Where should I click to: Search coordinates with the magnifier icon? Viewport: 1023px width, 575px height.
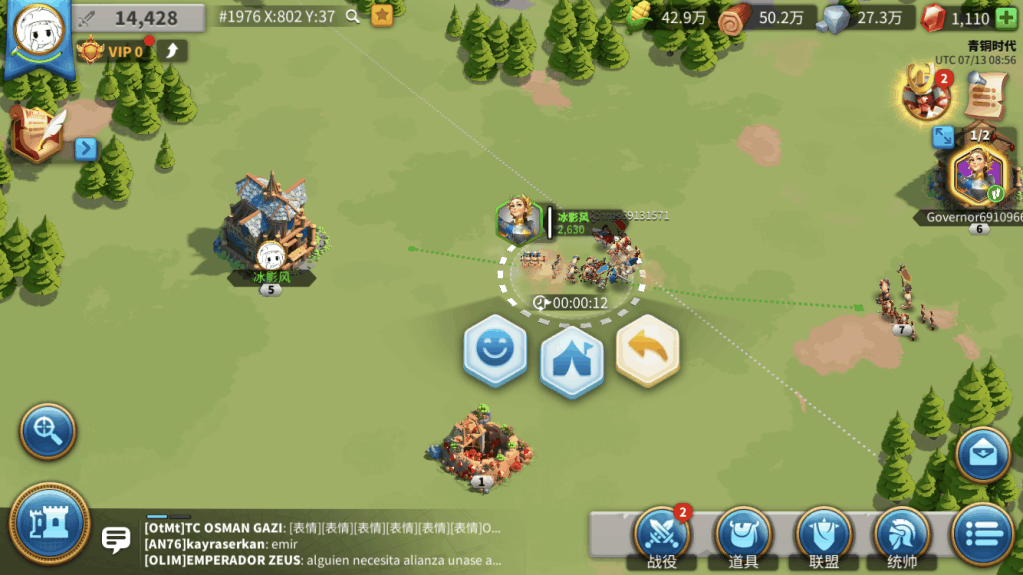coord(352,16)
